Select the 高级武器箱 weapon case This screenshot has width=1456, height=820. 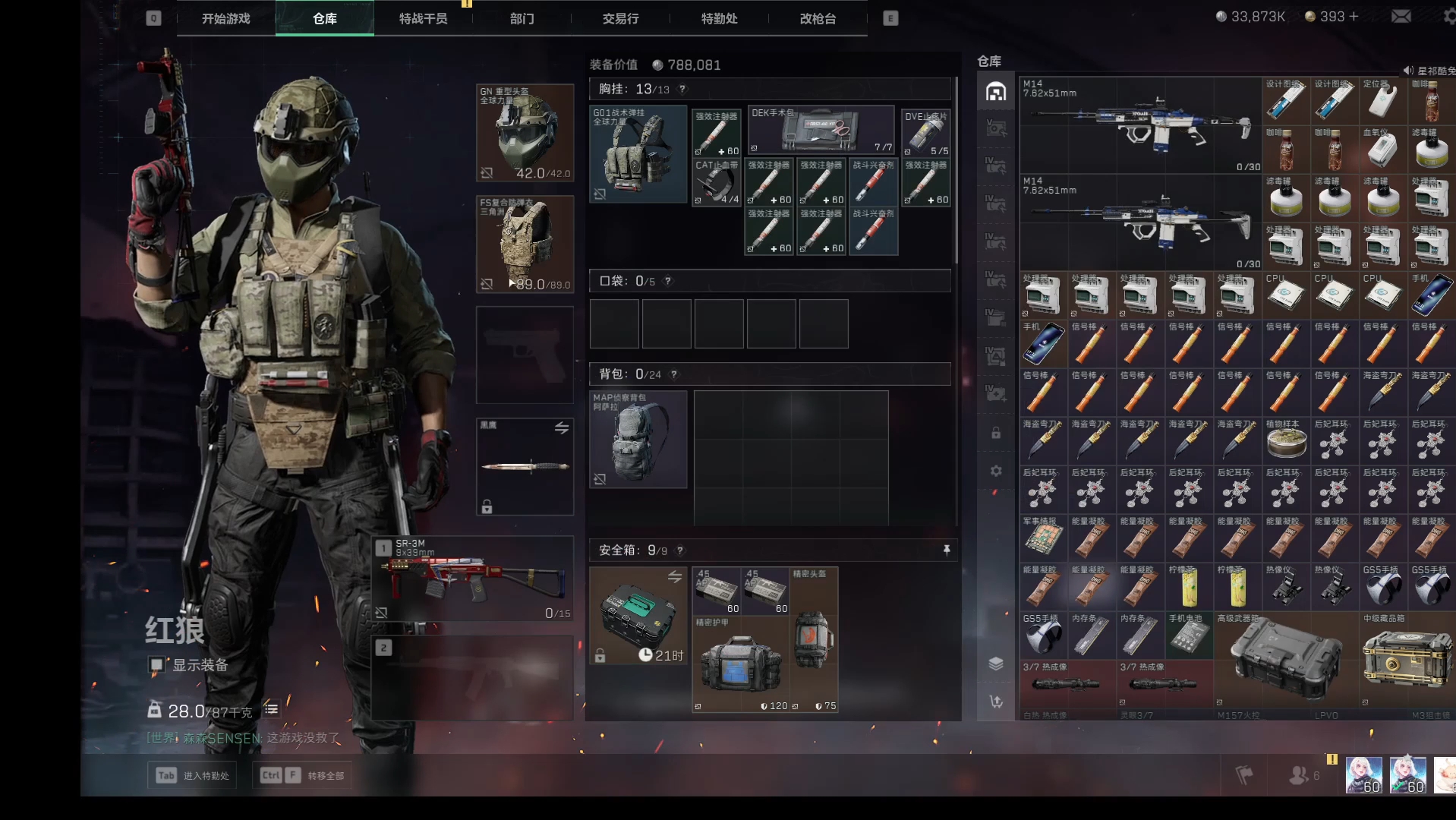pyautogui.click(x=1284, y=659)
